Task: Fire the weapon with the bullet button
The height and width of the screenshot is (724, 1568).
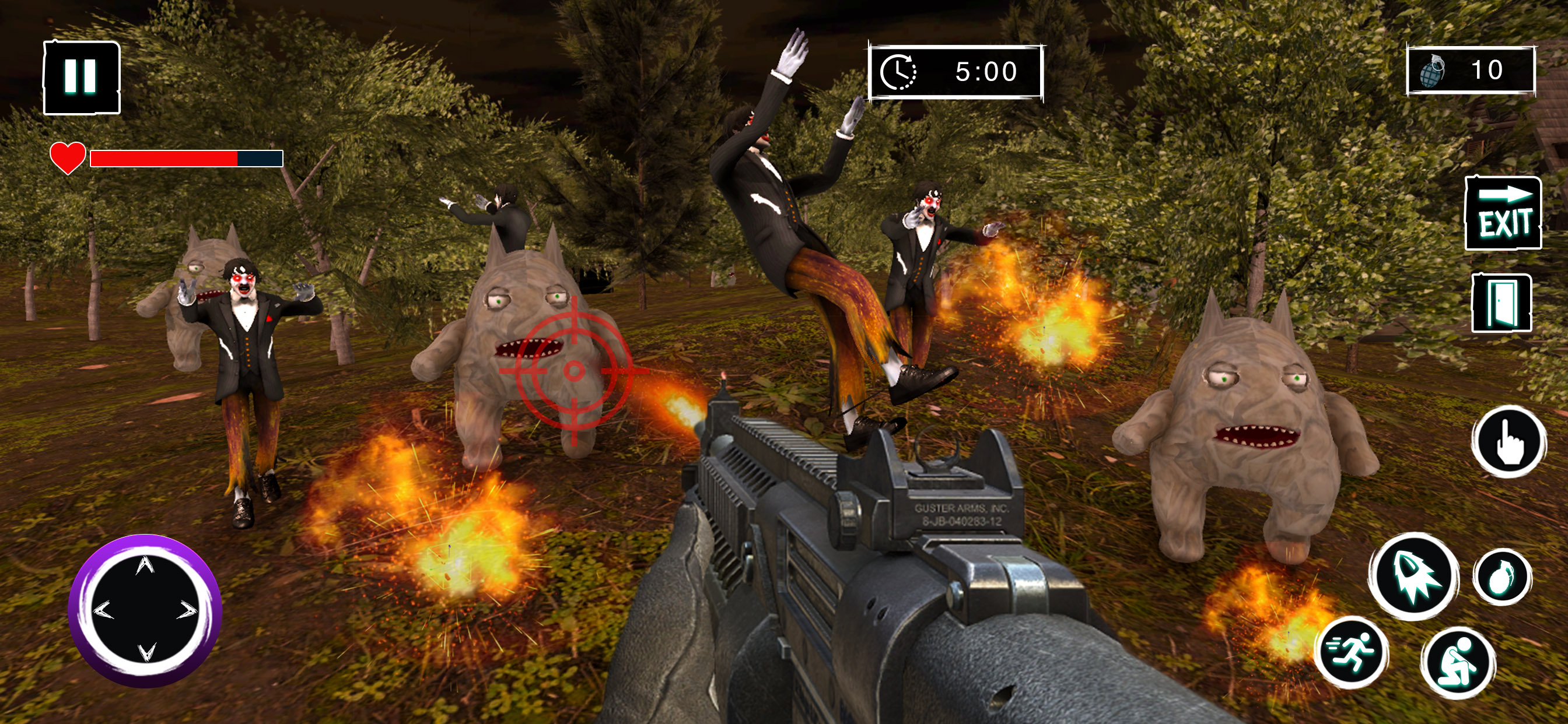Action: tap(1414, 576)
